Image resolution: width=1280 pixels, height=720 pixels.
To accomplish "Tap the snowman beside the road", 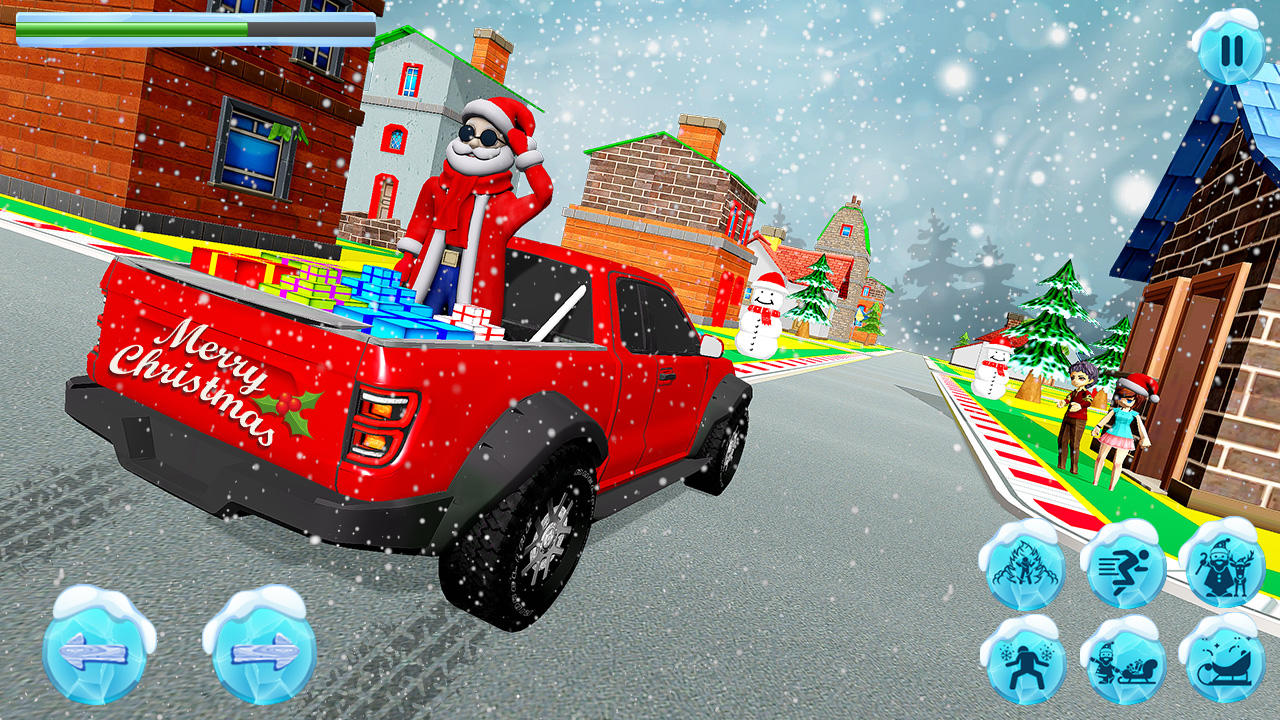I will 763,310.
